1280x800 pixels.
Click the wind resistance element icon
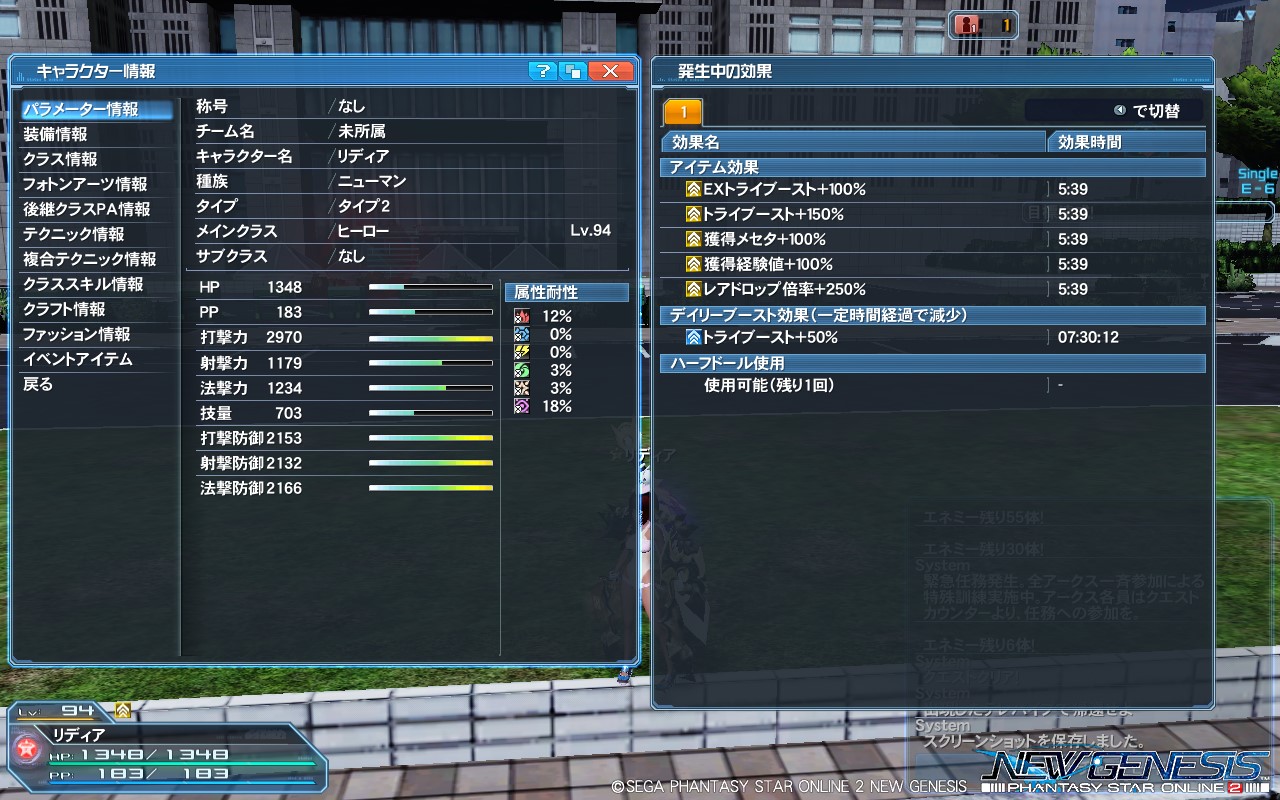pos(520,369)
